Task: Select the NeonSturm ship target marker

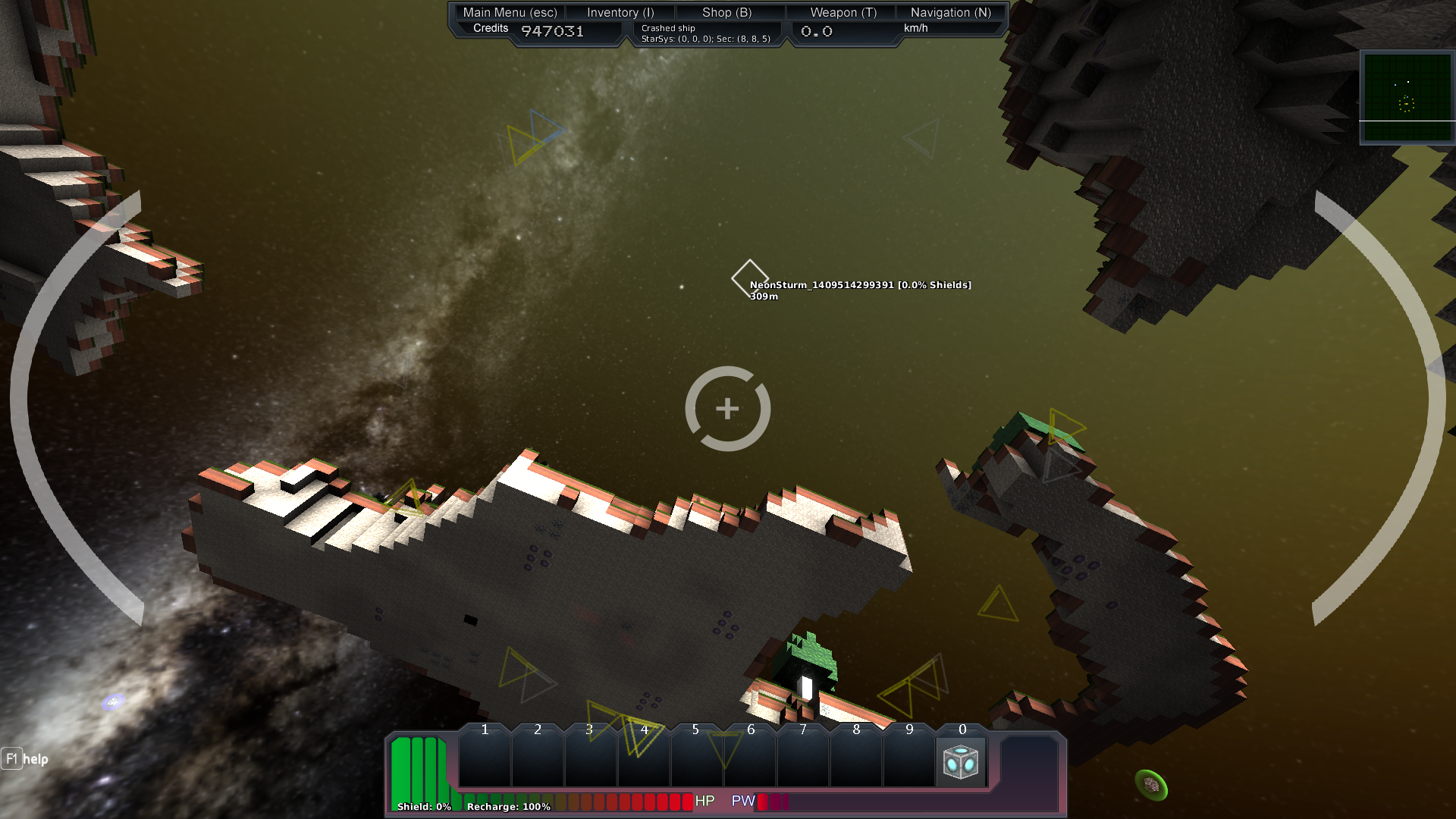Action: [x=749, y=278]
